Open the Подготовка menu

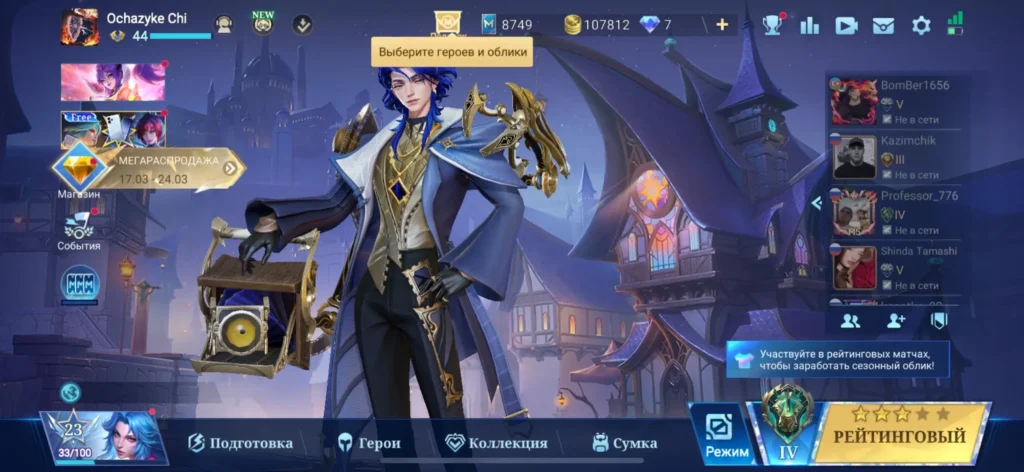click(x=241, y=443)
